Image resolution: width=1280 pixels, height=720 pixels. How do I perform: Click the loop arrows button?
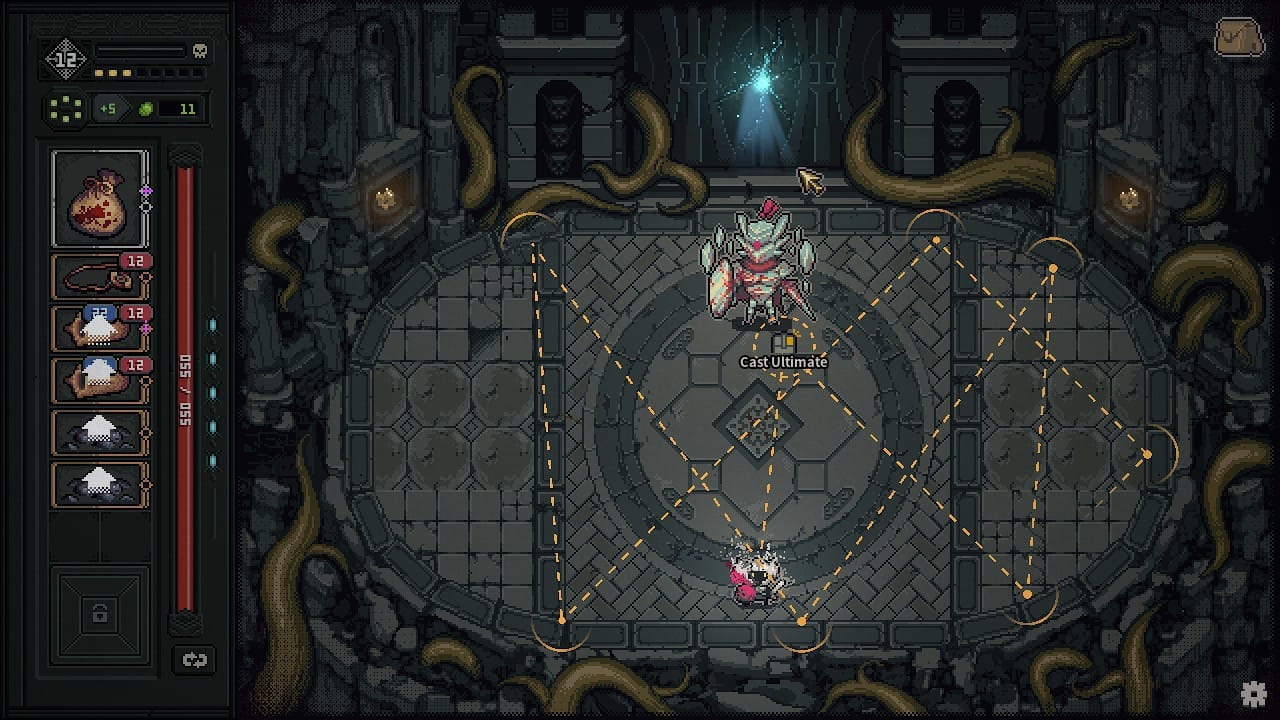195,660
